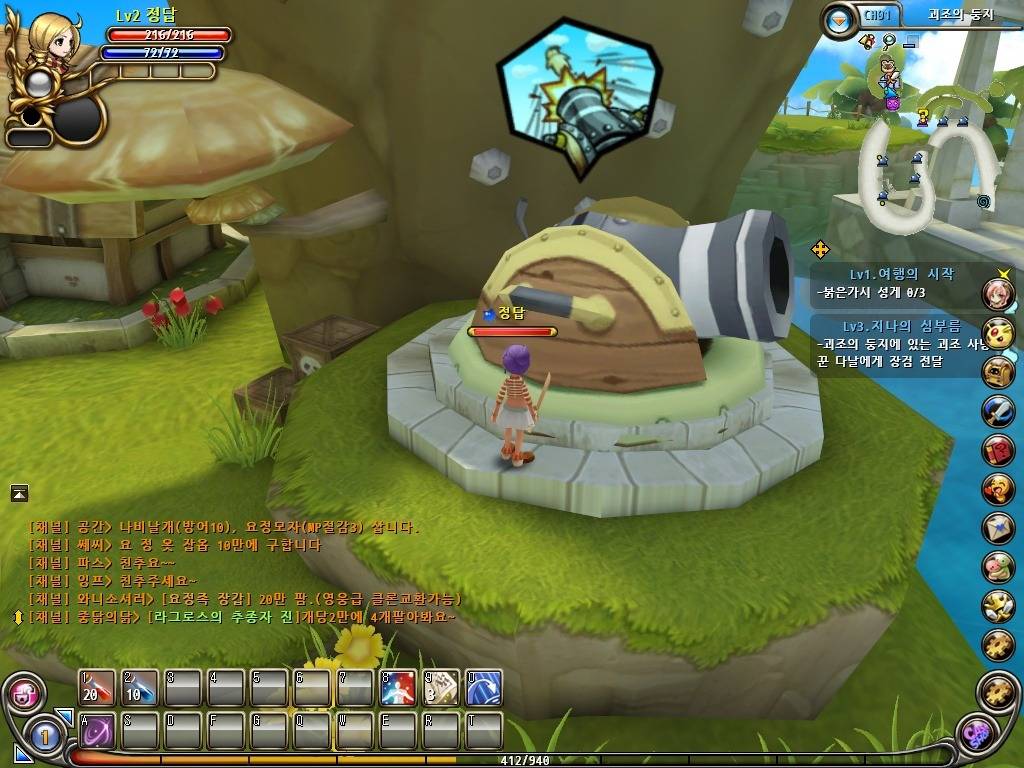
Task: Click the magnifier icon above the minimap
Action: 888,41
